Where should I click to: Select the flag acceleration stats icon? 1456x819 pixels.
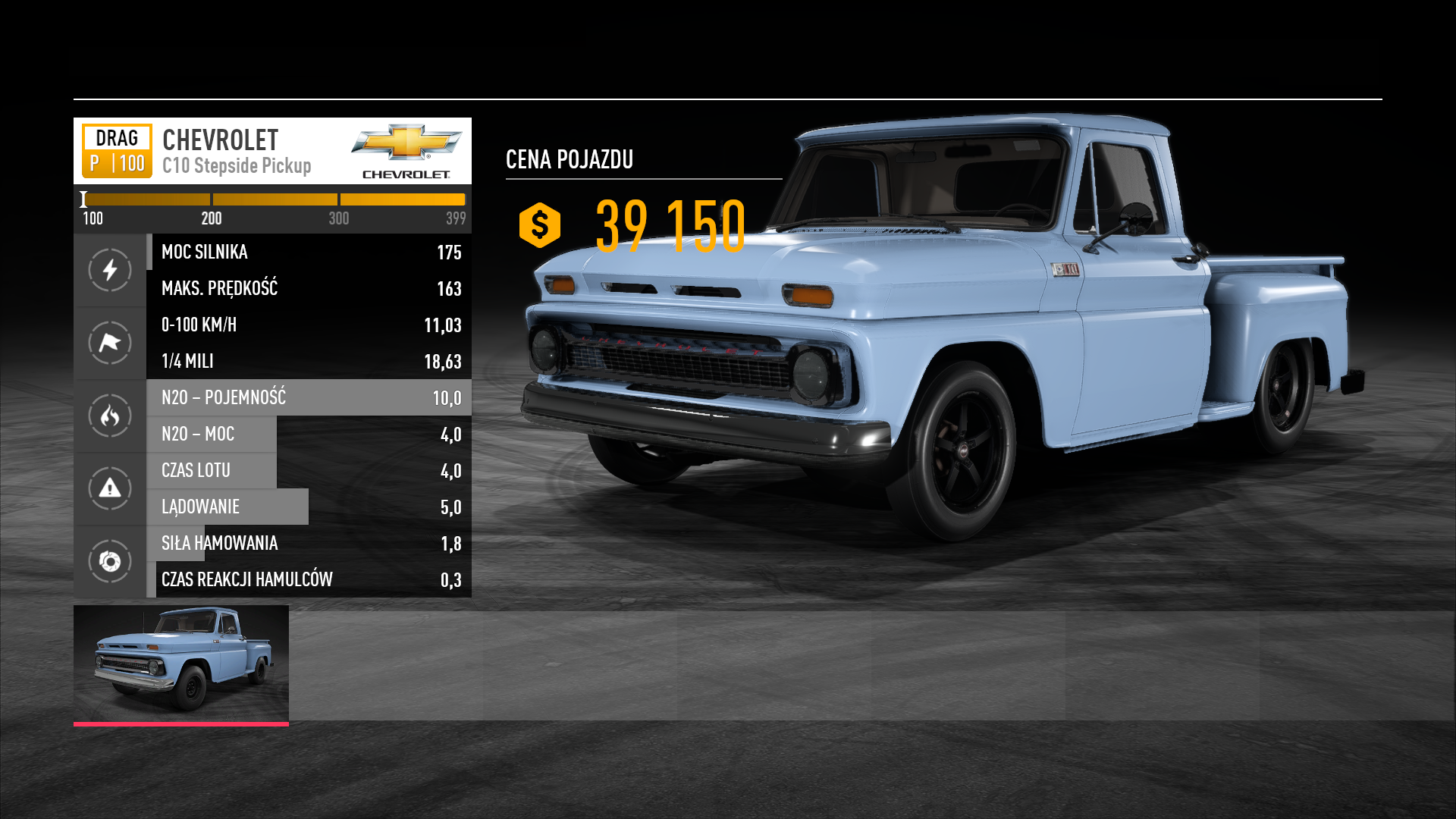coord(110,343)
